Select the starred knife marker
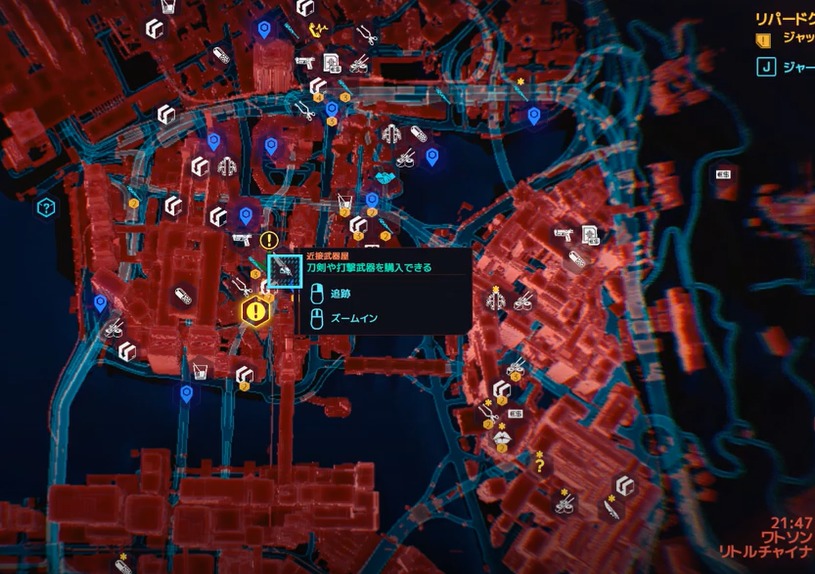Screen dimensions: 815x574 pyautogui.click(x=610, y=508)
